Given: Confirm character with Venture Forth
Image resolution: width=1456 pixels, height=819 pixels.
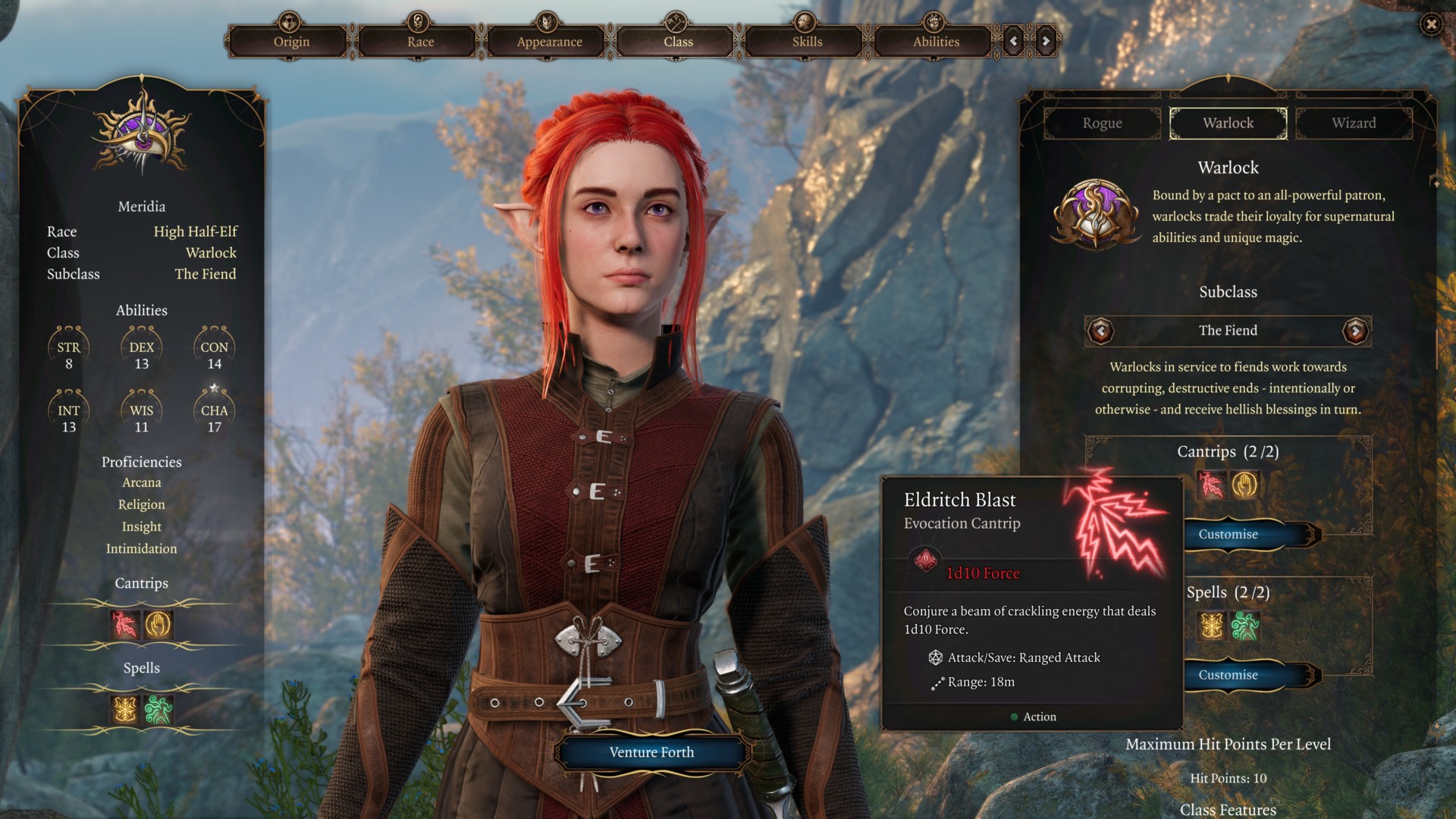Looking at the screenshot, I should (x=651, y=752).
